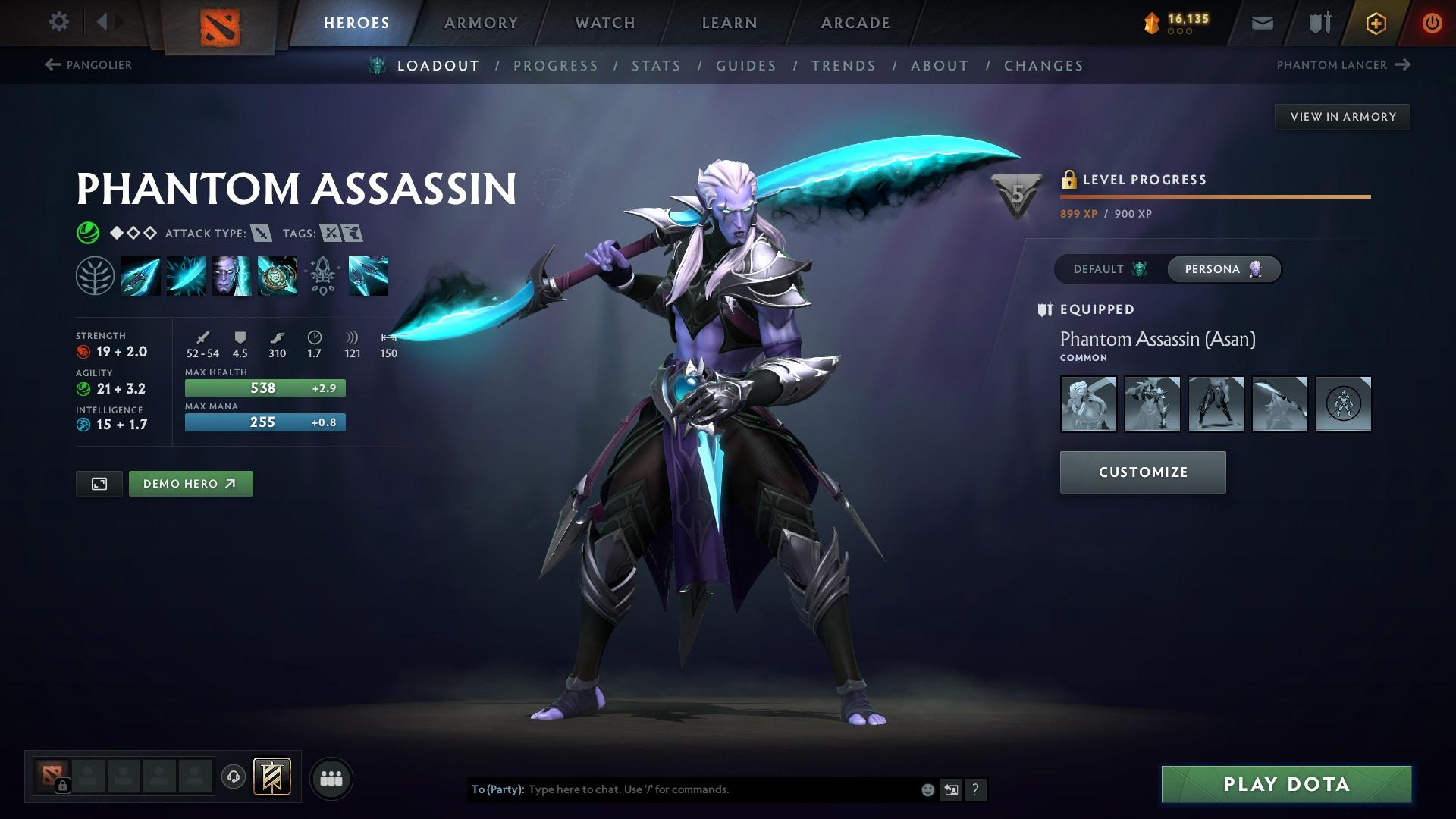Open the talent tree icon
The image size is (1456, 819).
click(x=96, y=275)
